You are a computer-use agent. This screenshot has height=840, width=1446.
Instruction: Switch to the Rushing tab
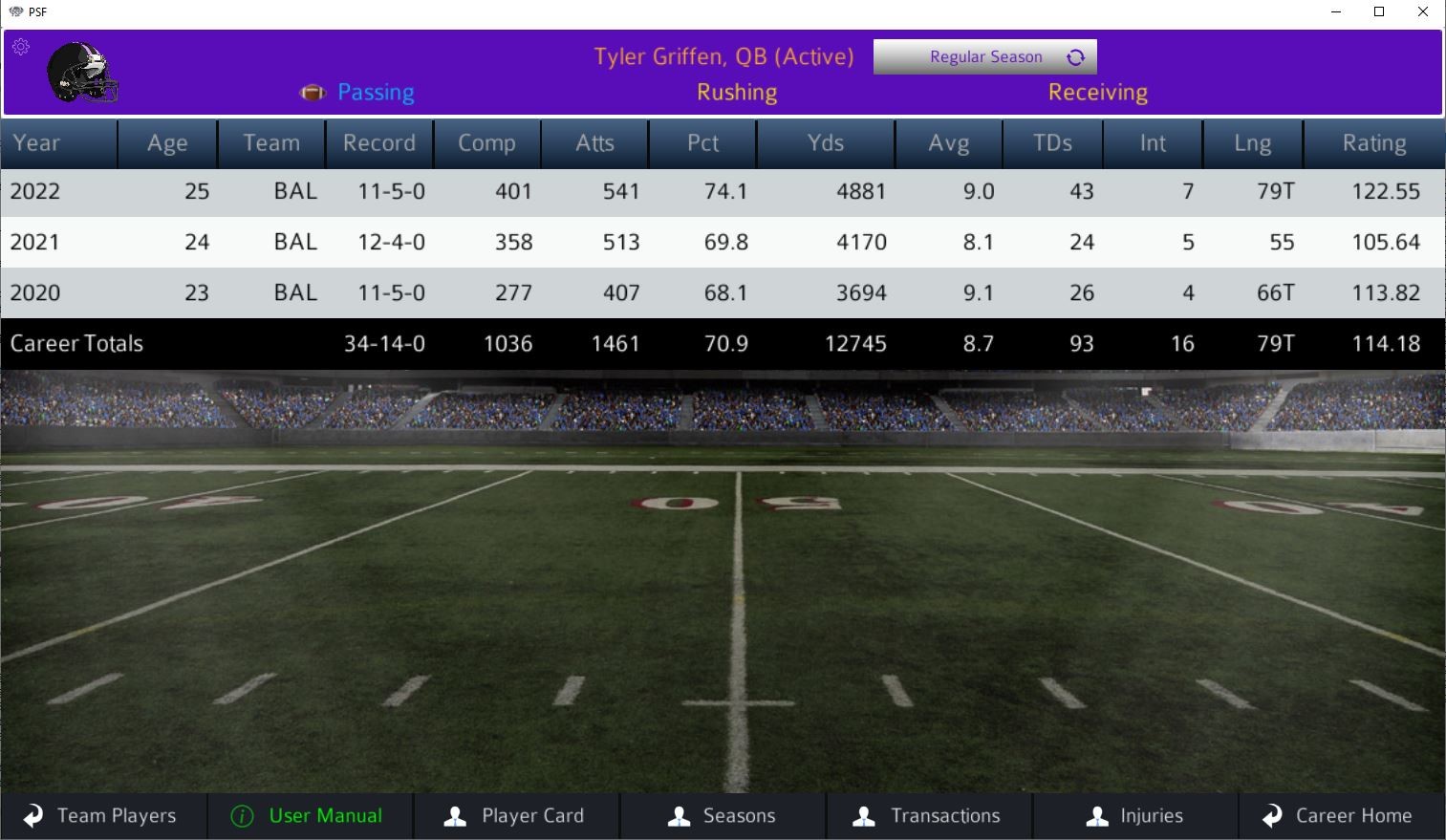click(736, 92)
